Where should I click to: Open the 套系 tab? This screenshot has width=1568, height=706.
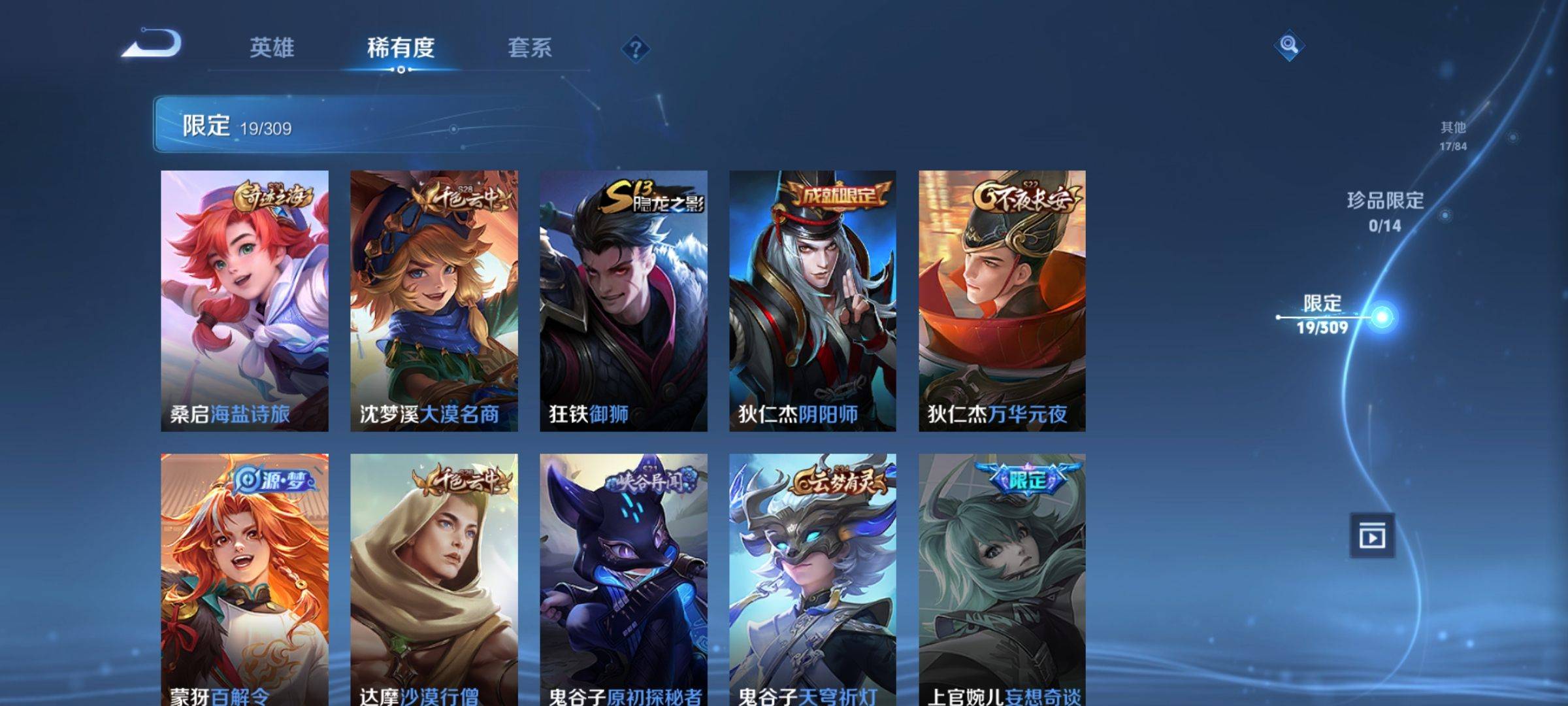(x=529, y=48)
